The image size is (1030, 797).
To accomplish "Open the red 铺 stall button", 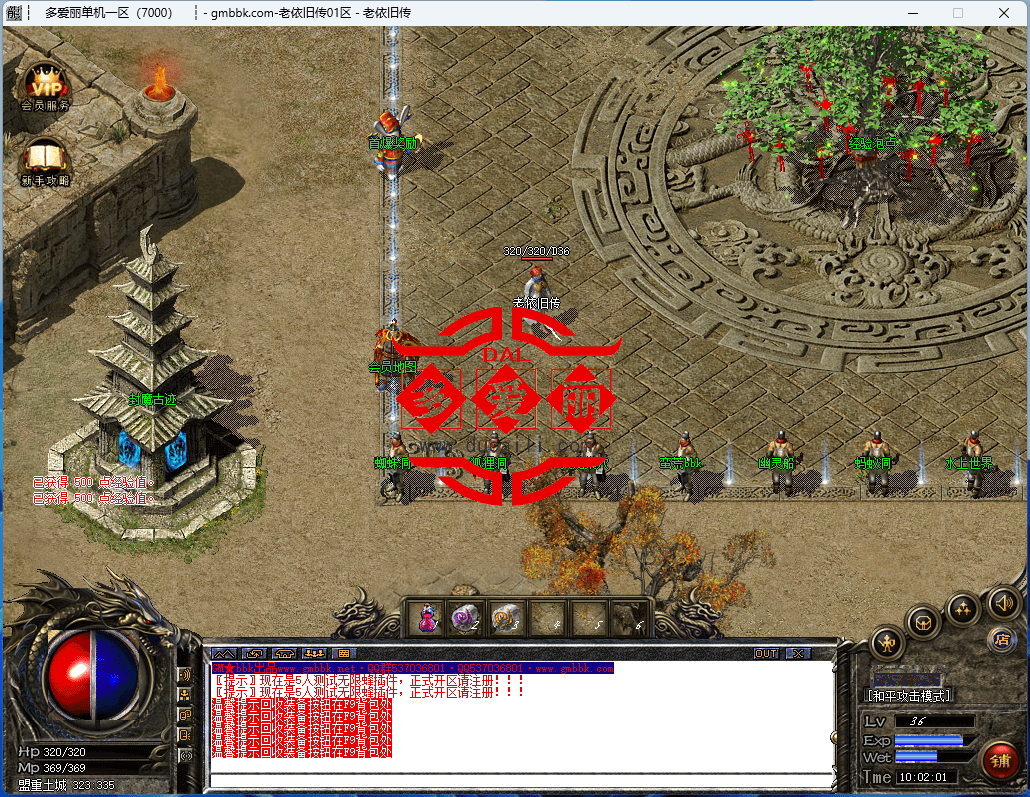I will (x=999, y=759).
